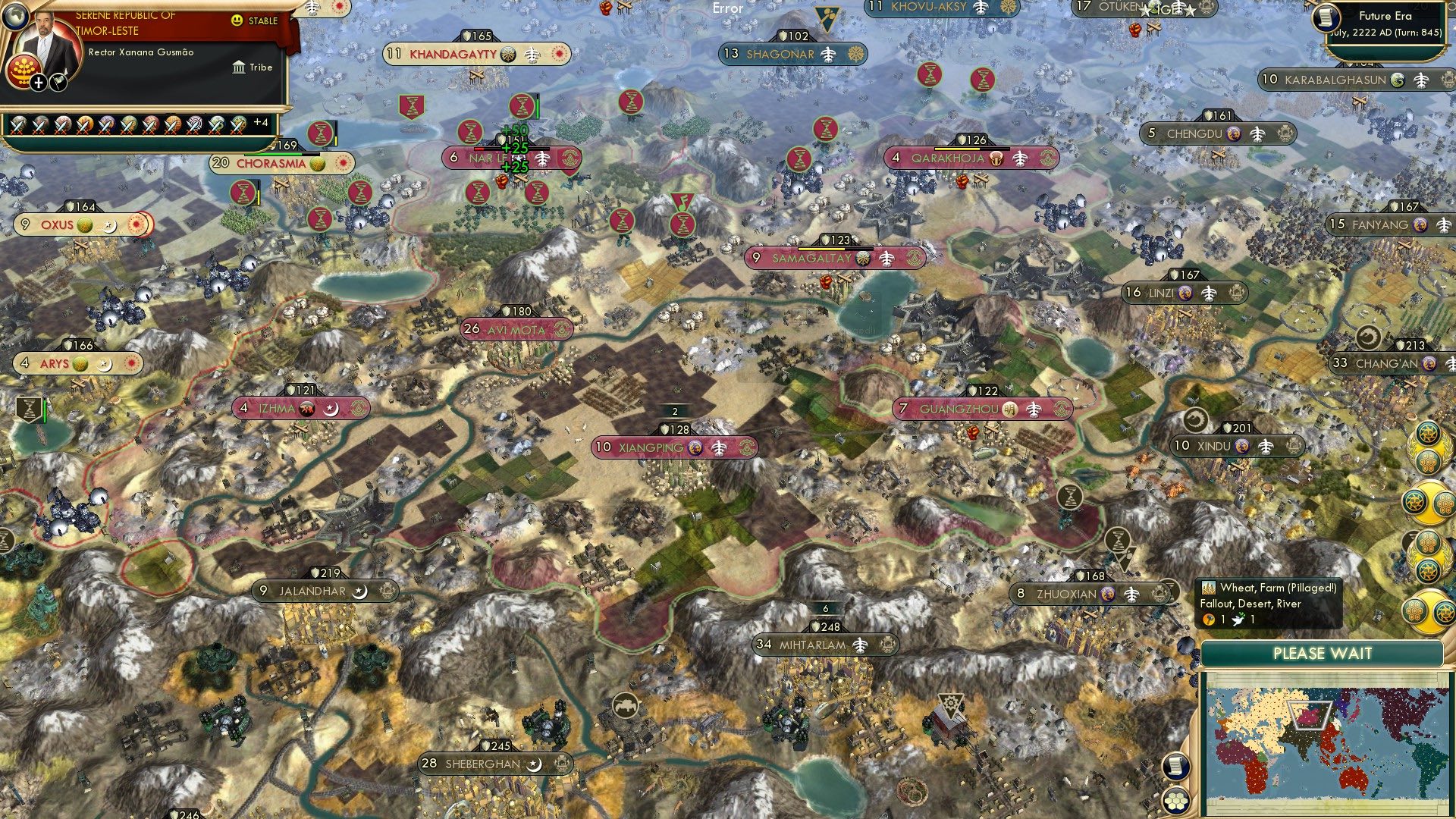Click the STABLE smiley face indicator
This screenshot has width=1456, height=819.
(x=237, y=19)
